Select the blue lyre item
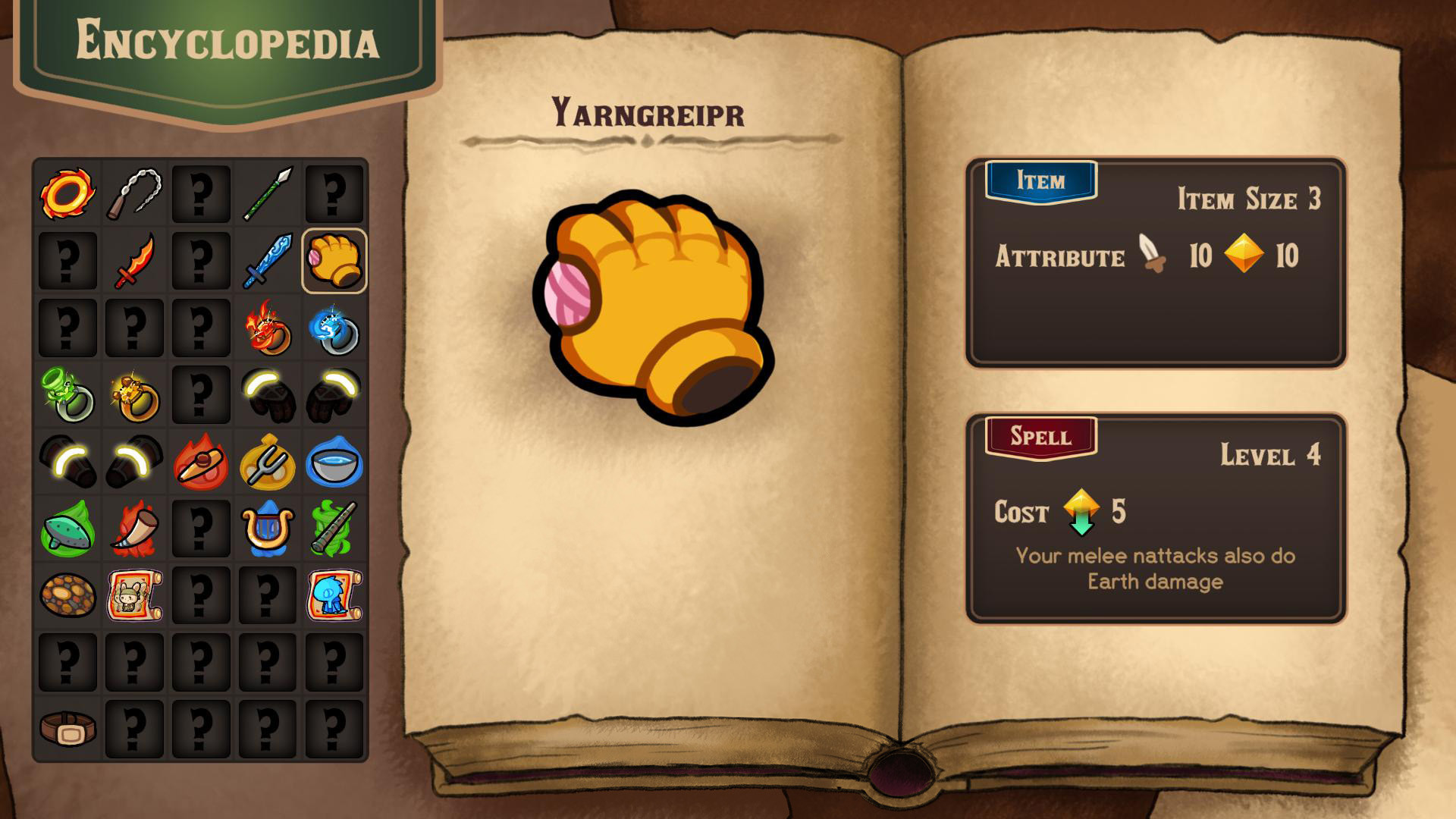 click(268, 531)
